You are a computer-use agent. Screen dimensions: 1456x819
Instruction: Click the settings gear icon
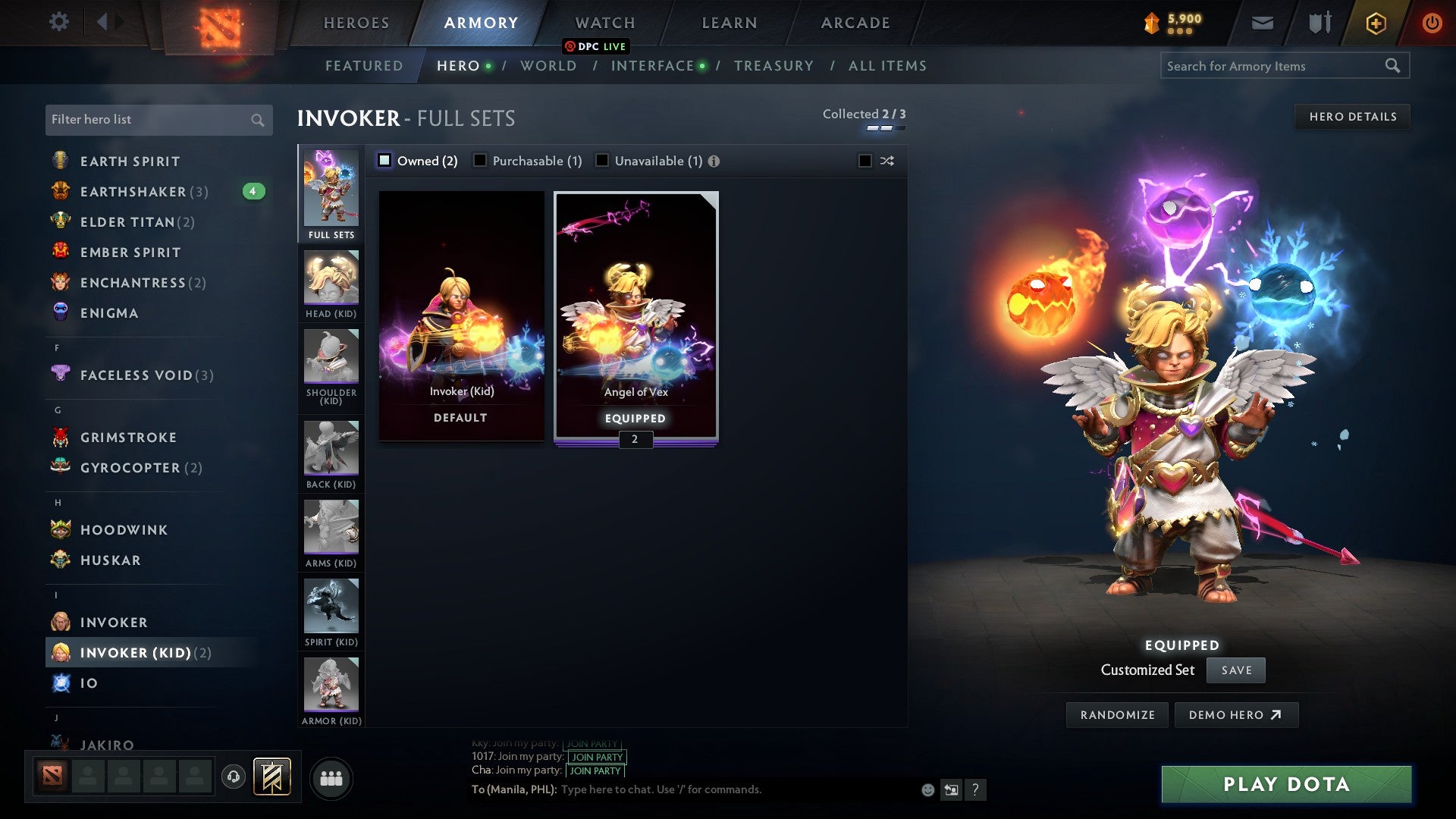point(58,22)
